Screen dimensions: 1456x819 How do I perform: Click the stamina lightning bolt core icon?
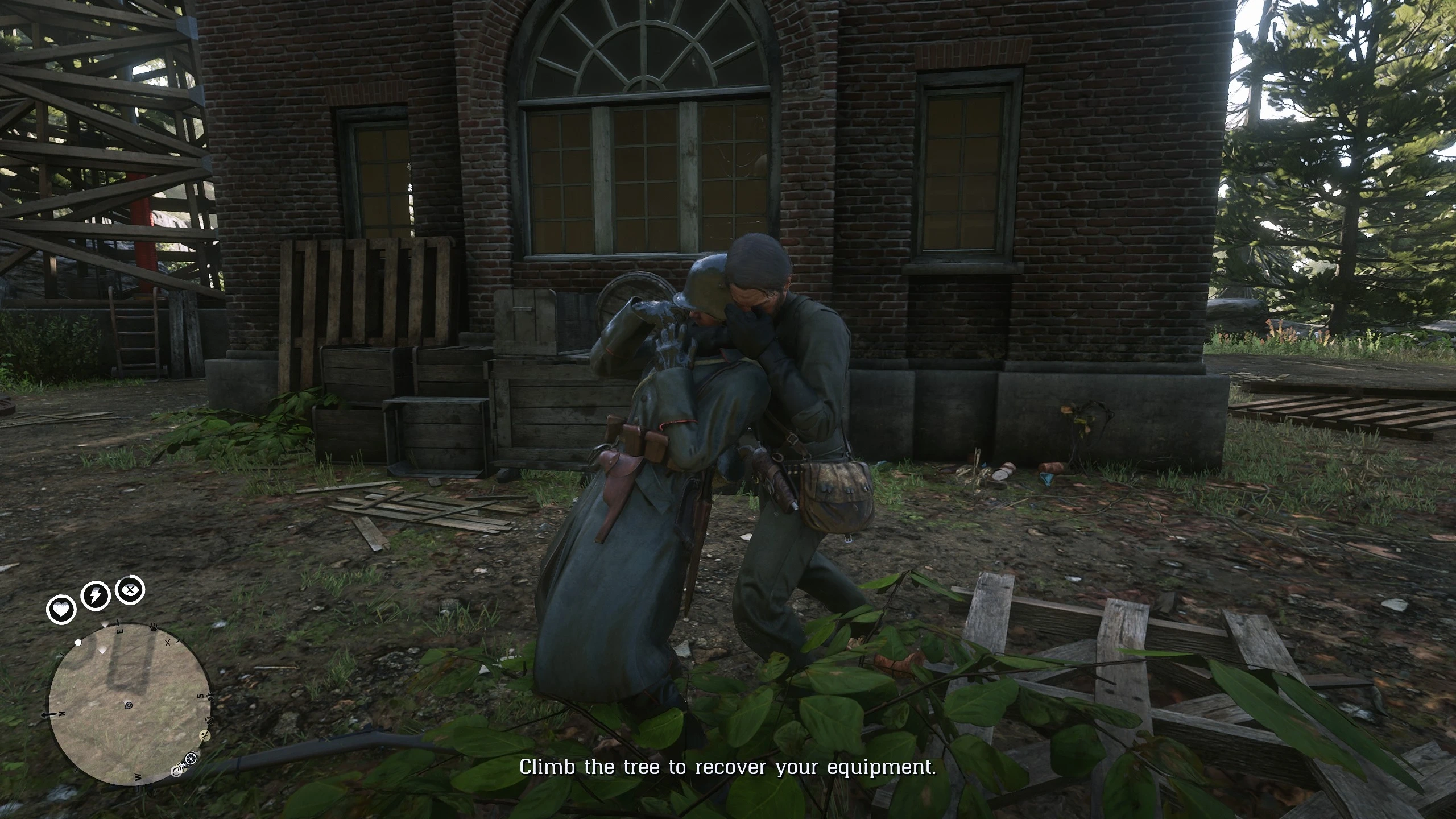pyautogui.click(x=95, y=595)
